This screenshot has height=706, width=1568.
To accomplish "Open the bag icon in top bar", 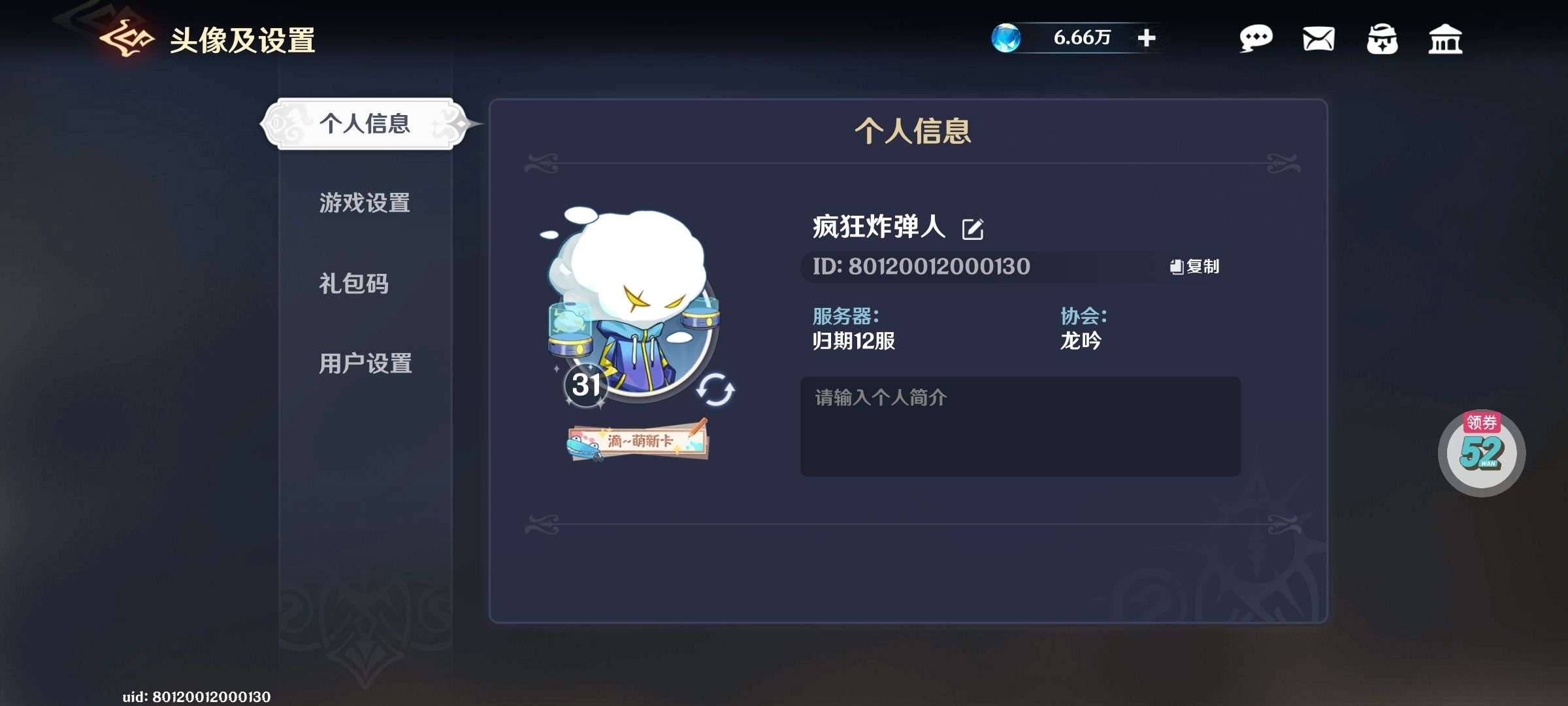I will coord(1383,41).
